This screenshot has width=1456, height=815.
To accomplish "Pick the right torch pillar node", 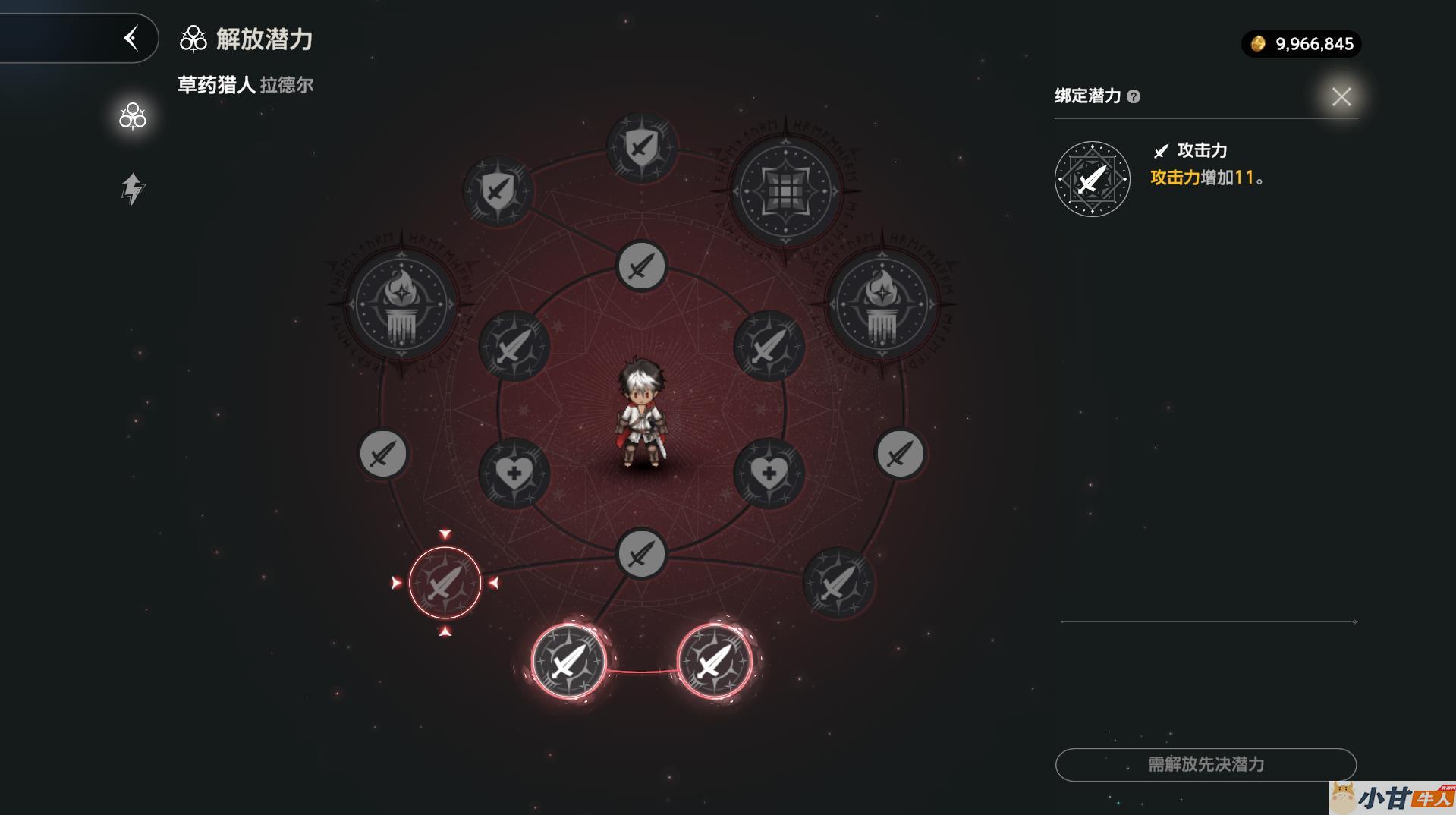I will (881, 304).
